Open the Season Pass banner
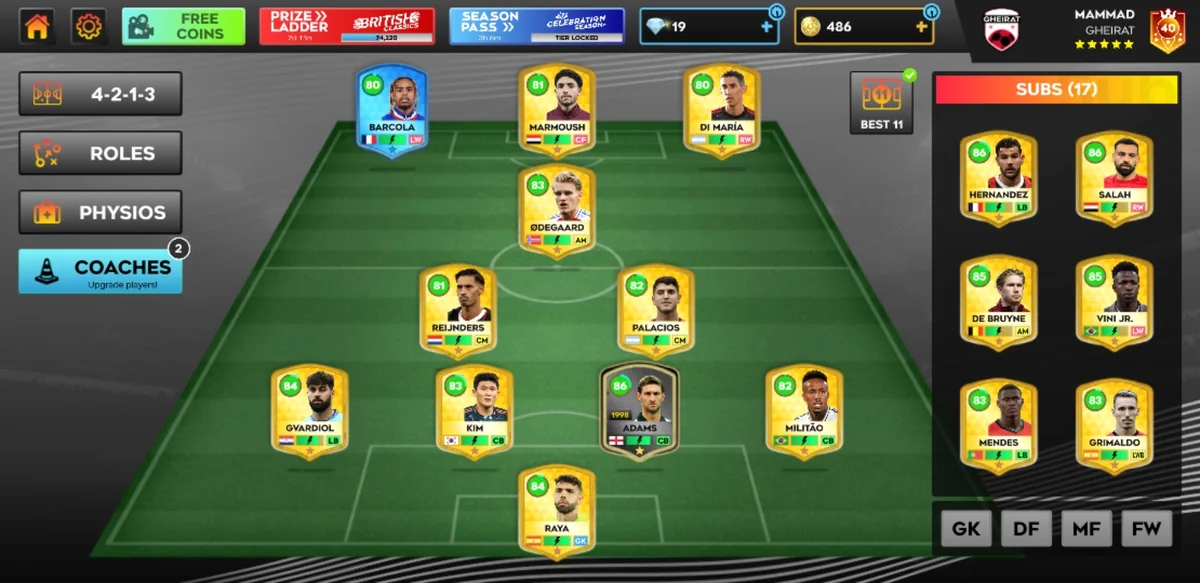Screen dimensions: 1200x583 pyautogui.click(x=536, y=26)
